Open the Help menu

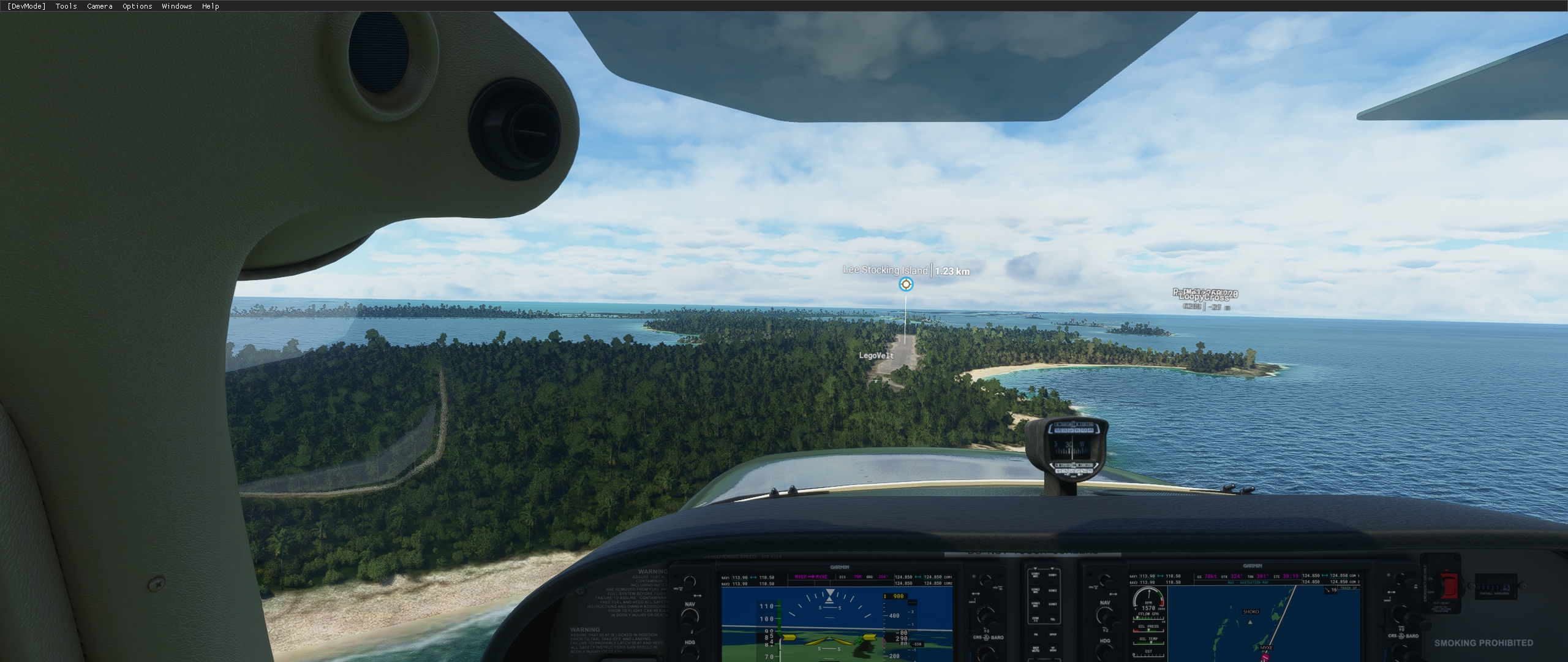(x=210, y=6)
